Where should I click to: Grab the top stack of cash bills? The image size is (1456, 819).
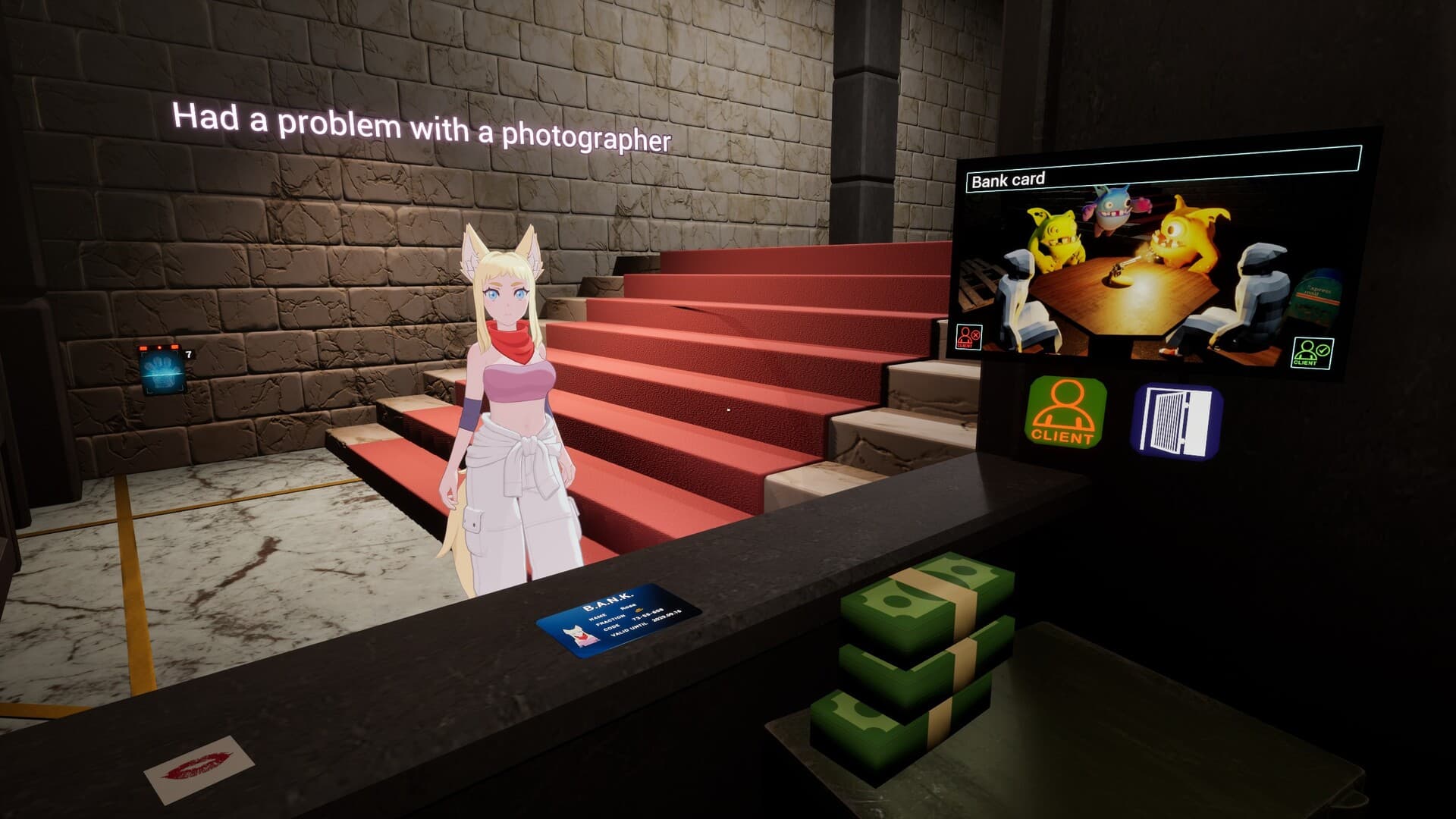pos(918,599)
